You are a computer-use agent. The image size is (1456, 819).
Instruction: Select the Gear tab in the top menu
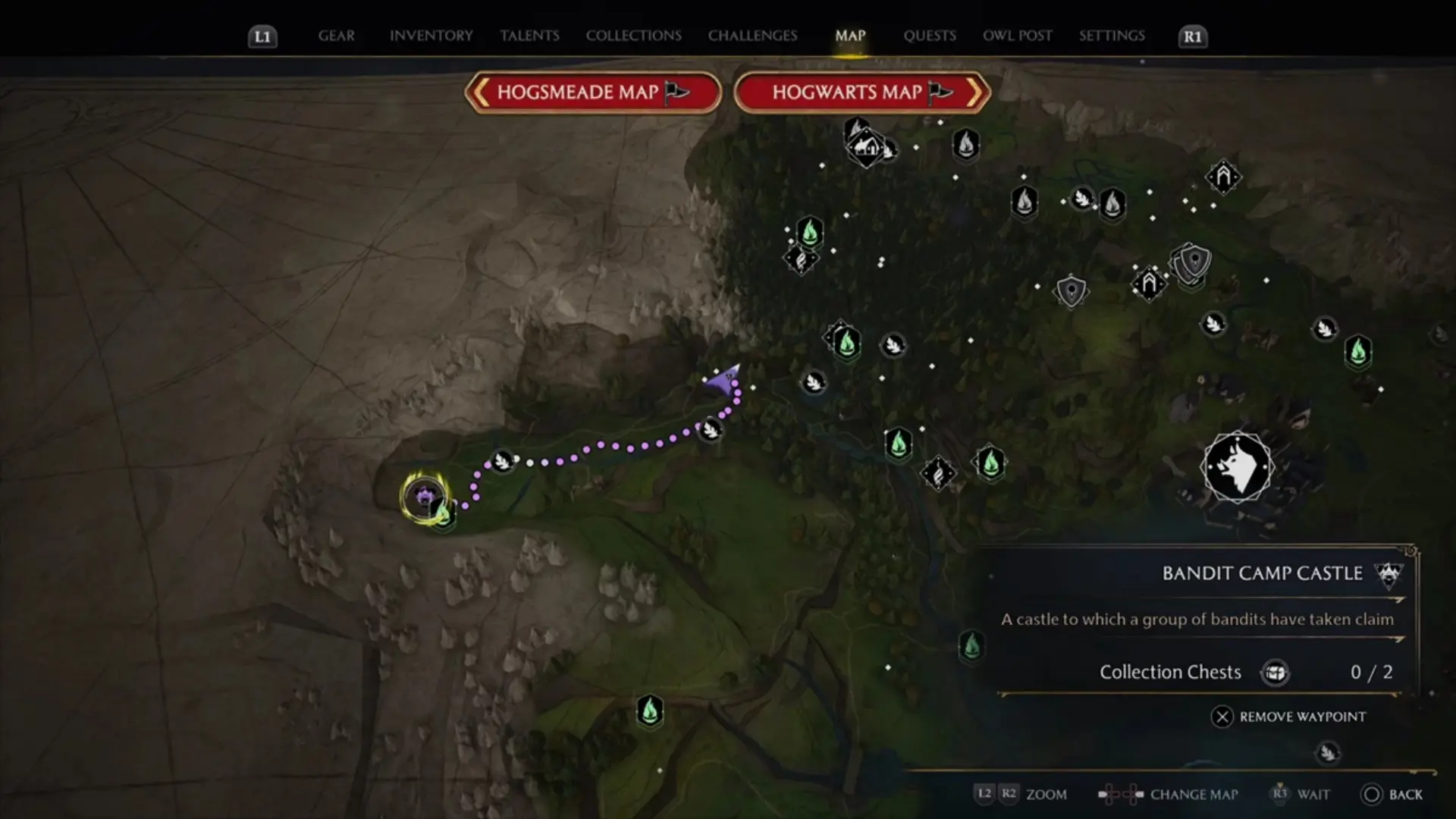pos(335,35)
